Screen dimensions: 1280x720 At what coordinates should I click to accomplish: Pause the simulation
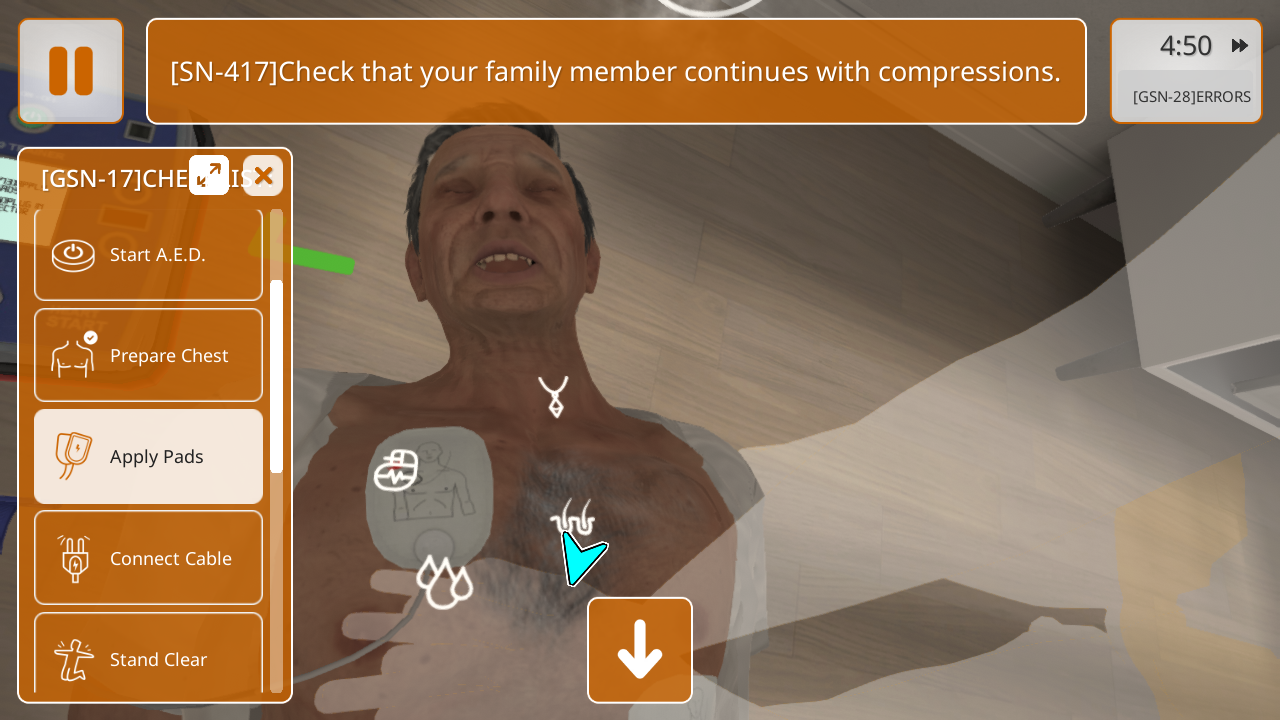(x=71, y=71)
